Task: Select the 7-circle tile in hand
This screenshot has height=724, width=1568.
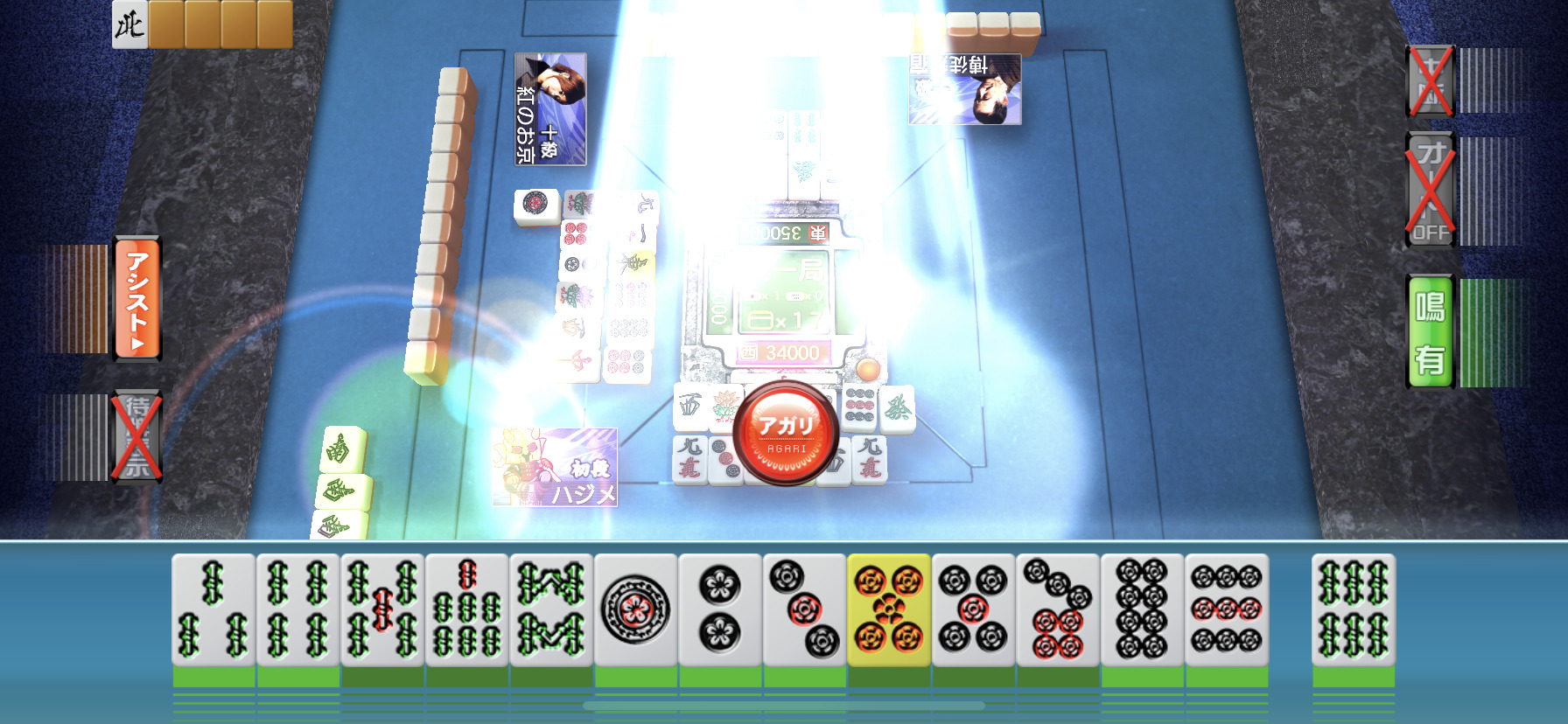Action: 1057,610
